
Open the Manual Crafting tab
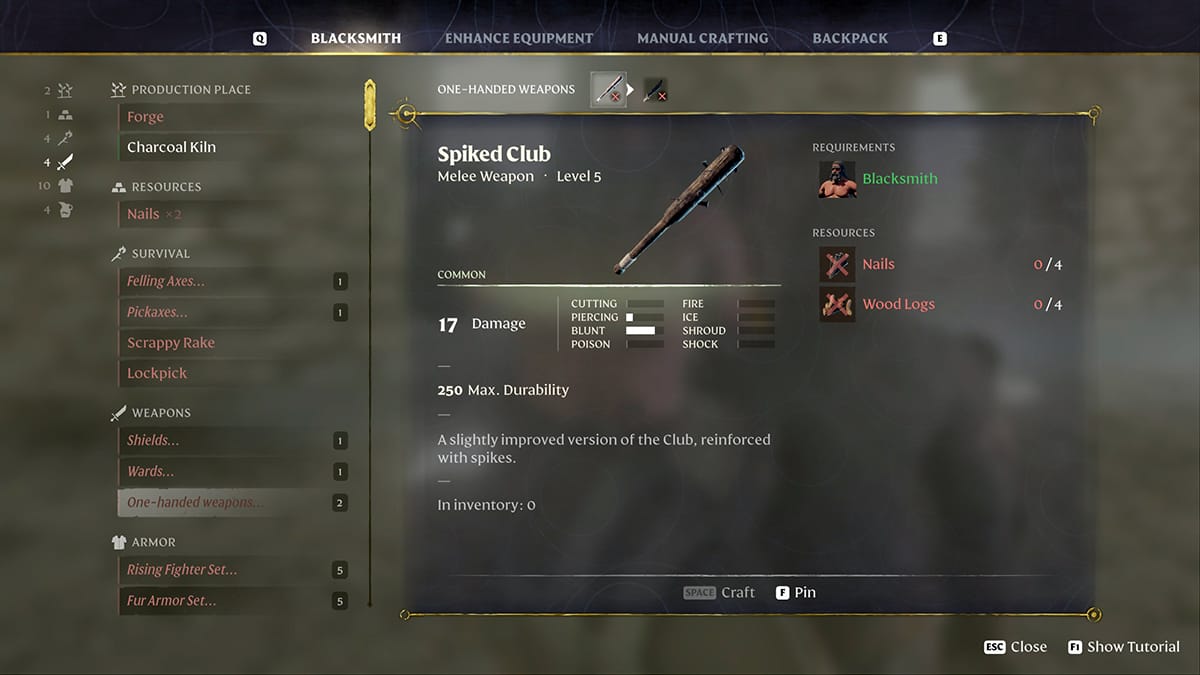point(702,38)
